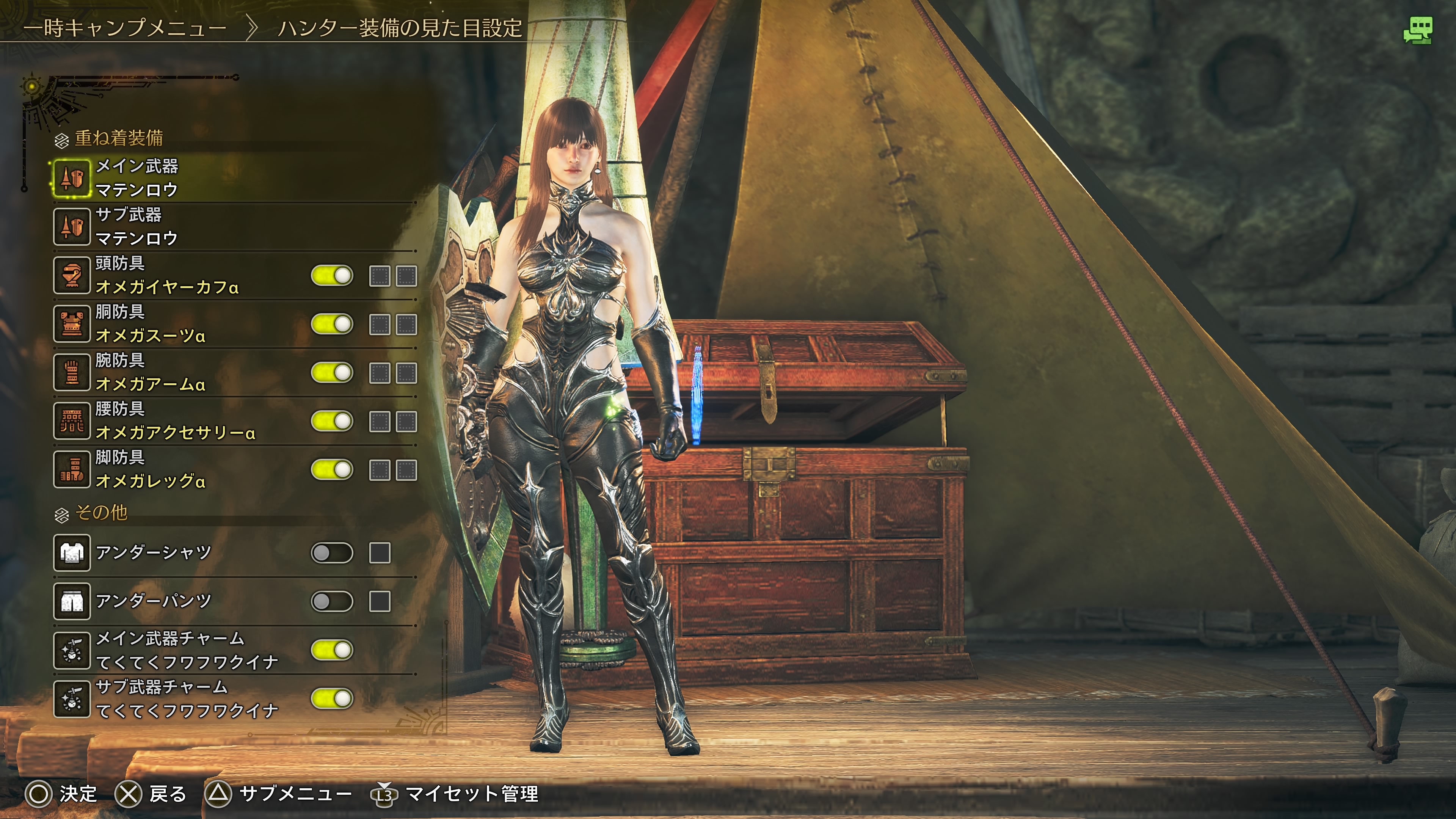Toggle the 腰防具 waist armor switch
The height and width of the screenshot is (819, 1456).
pos(332,422)
